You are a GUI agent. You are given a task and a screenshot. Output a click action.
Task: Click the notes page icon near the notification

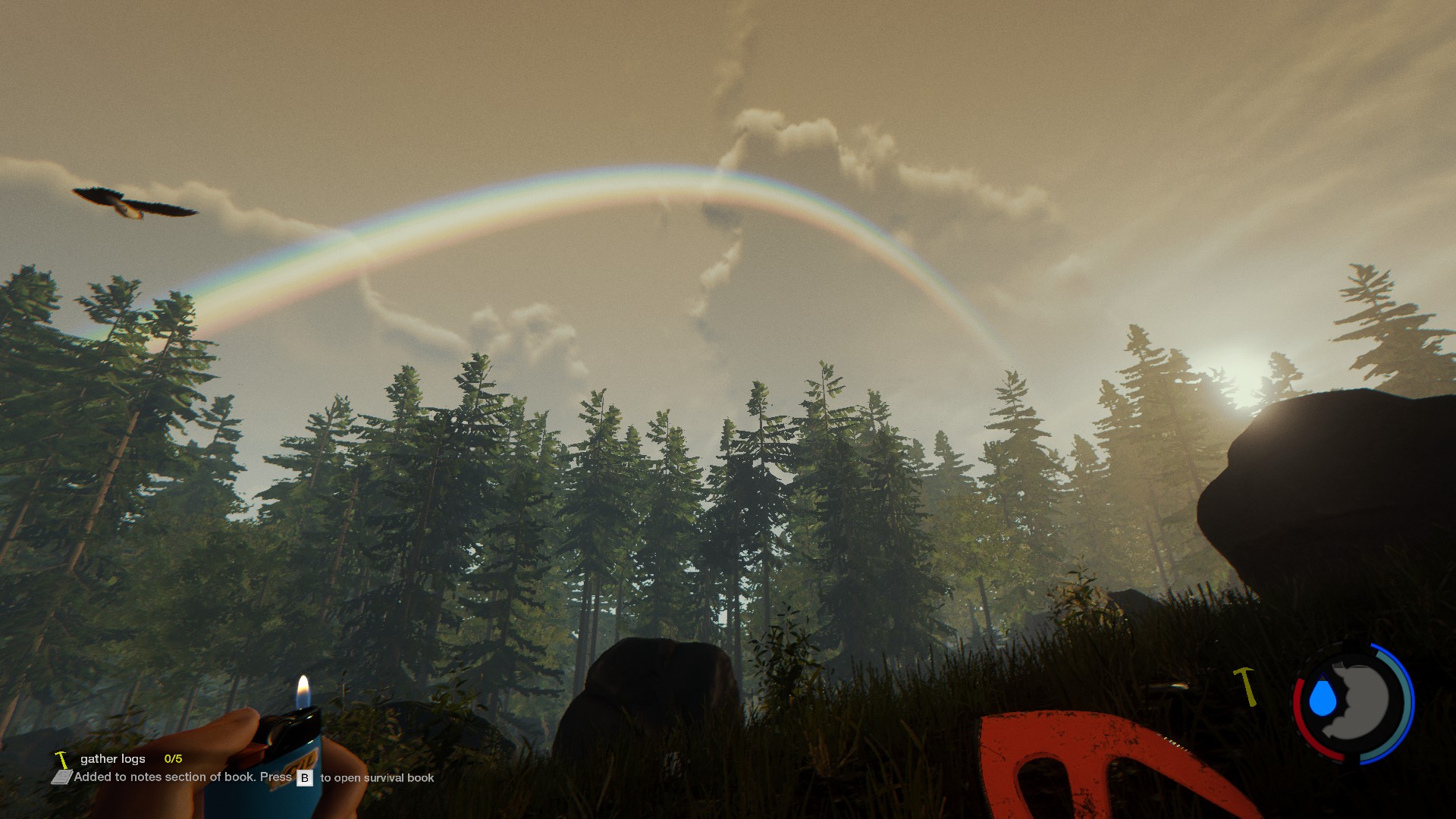[62, 777]
